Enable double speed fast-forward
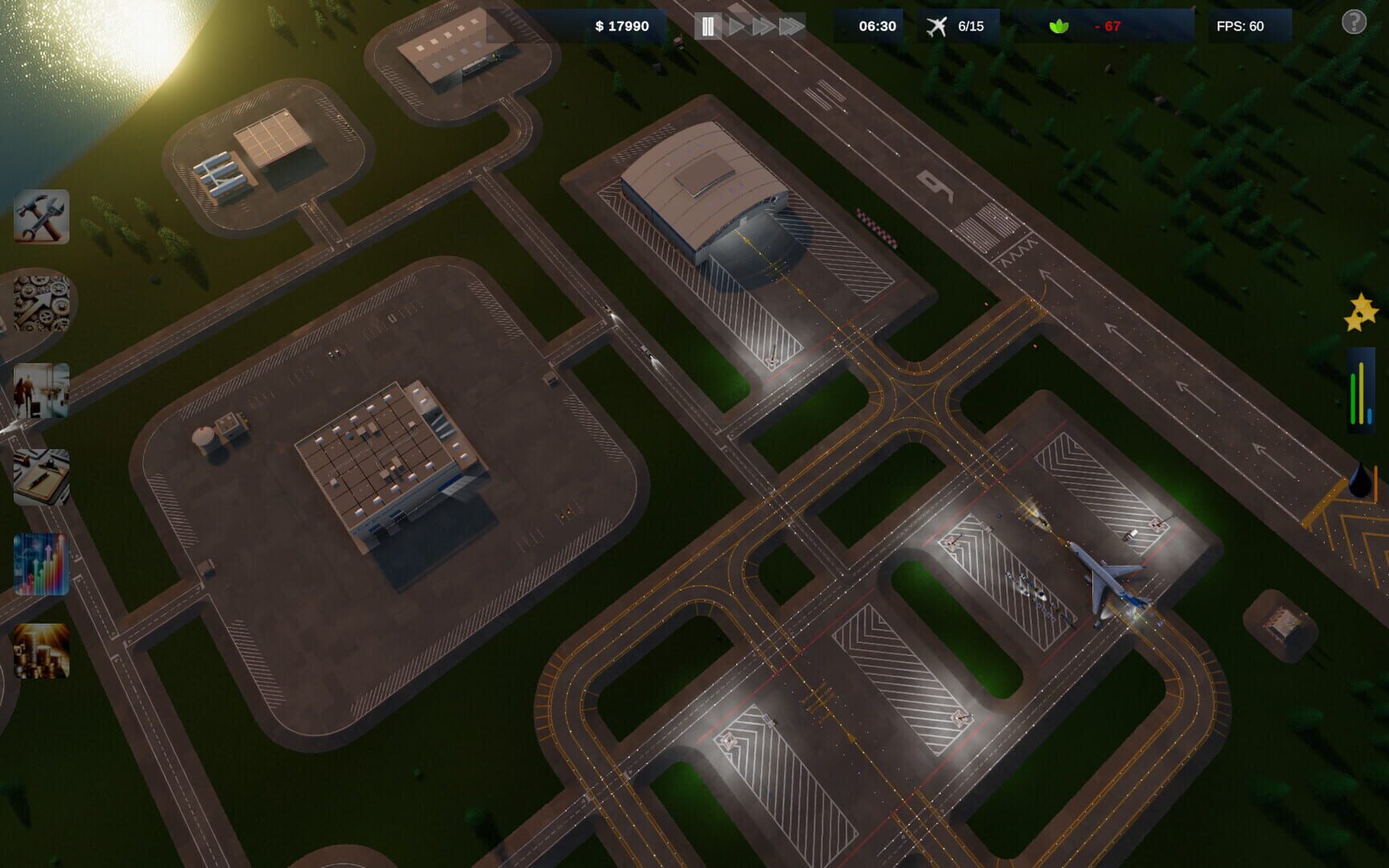Viewport: 1389px width, 868px height. (x=764, y=25)
